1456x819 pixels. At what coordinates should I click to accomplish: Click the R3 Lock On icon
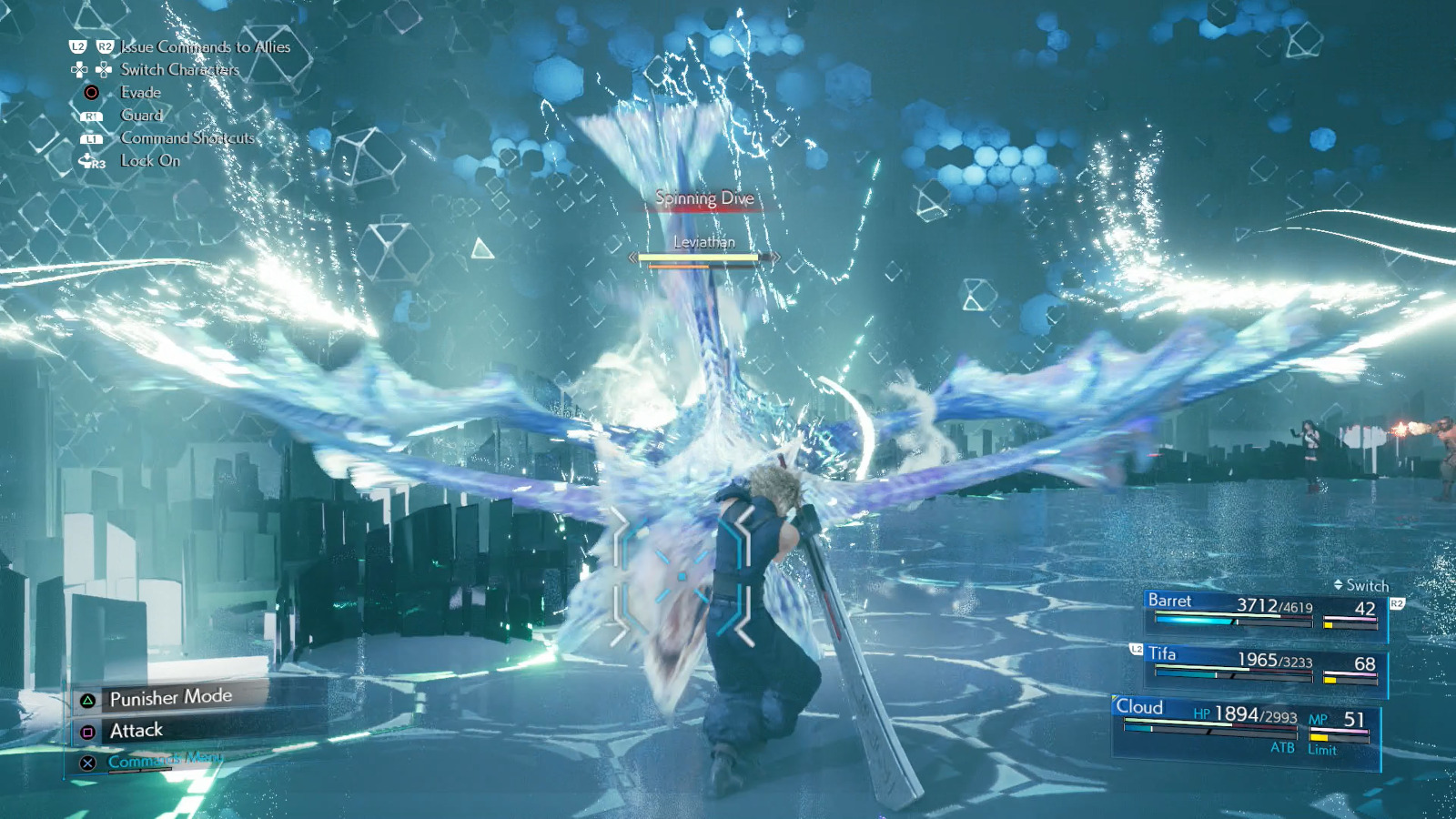[91, 162]
